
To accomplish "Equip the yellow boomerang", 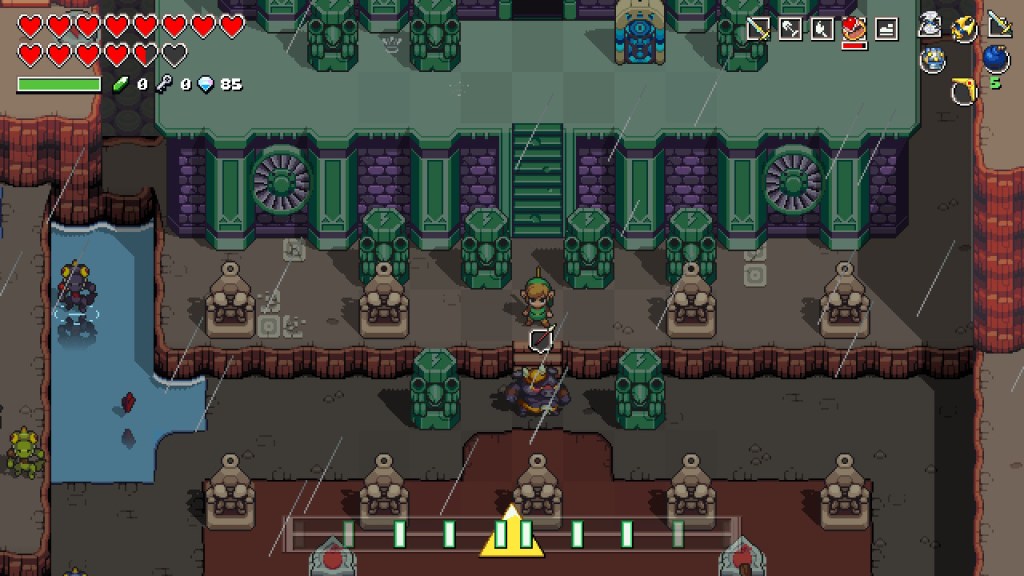I will click(x=963, y=92).
